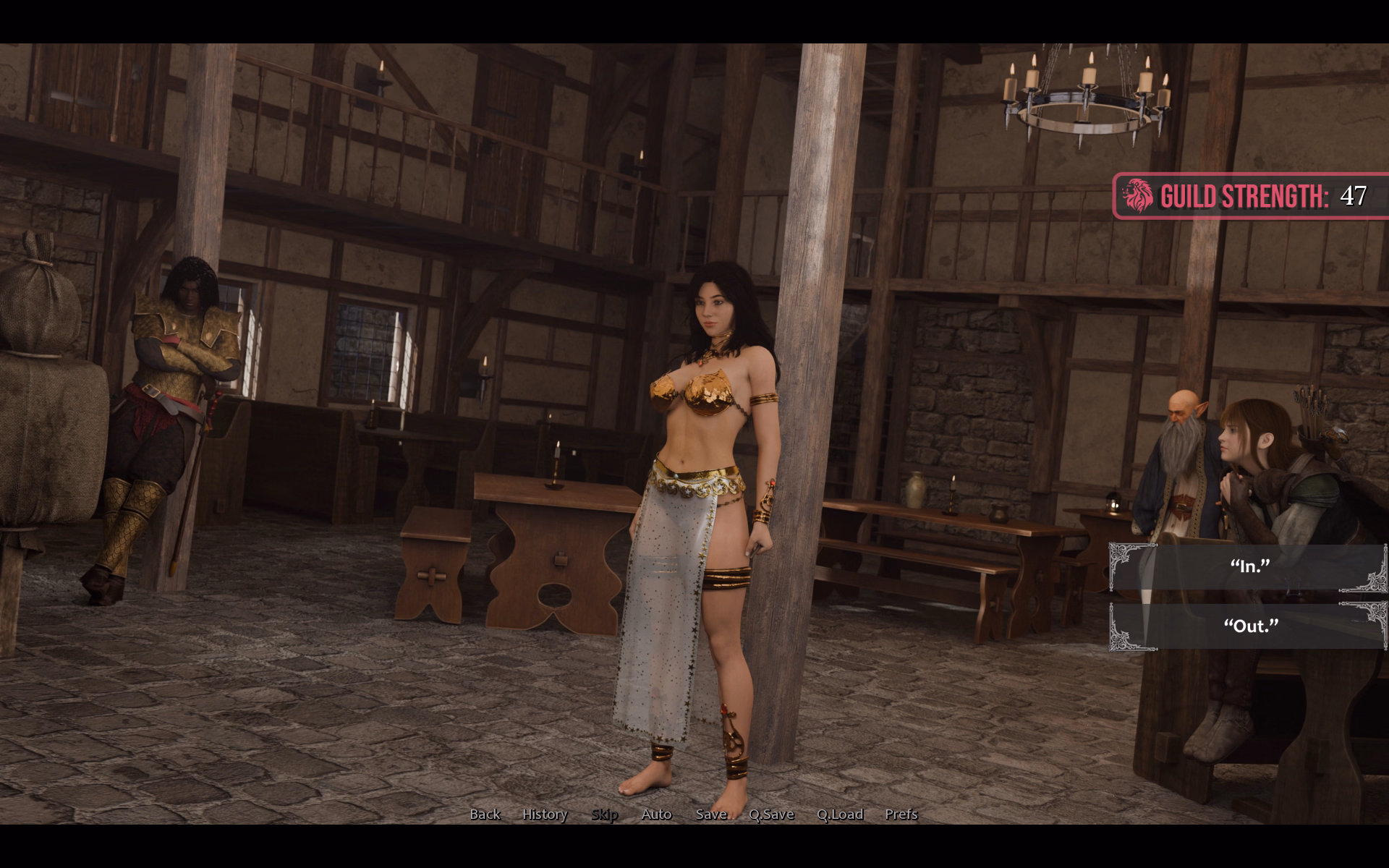The height and width of the screenshot is (868, 1389).
Task: Go Back one line
Action: click(485, 814)
